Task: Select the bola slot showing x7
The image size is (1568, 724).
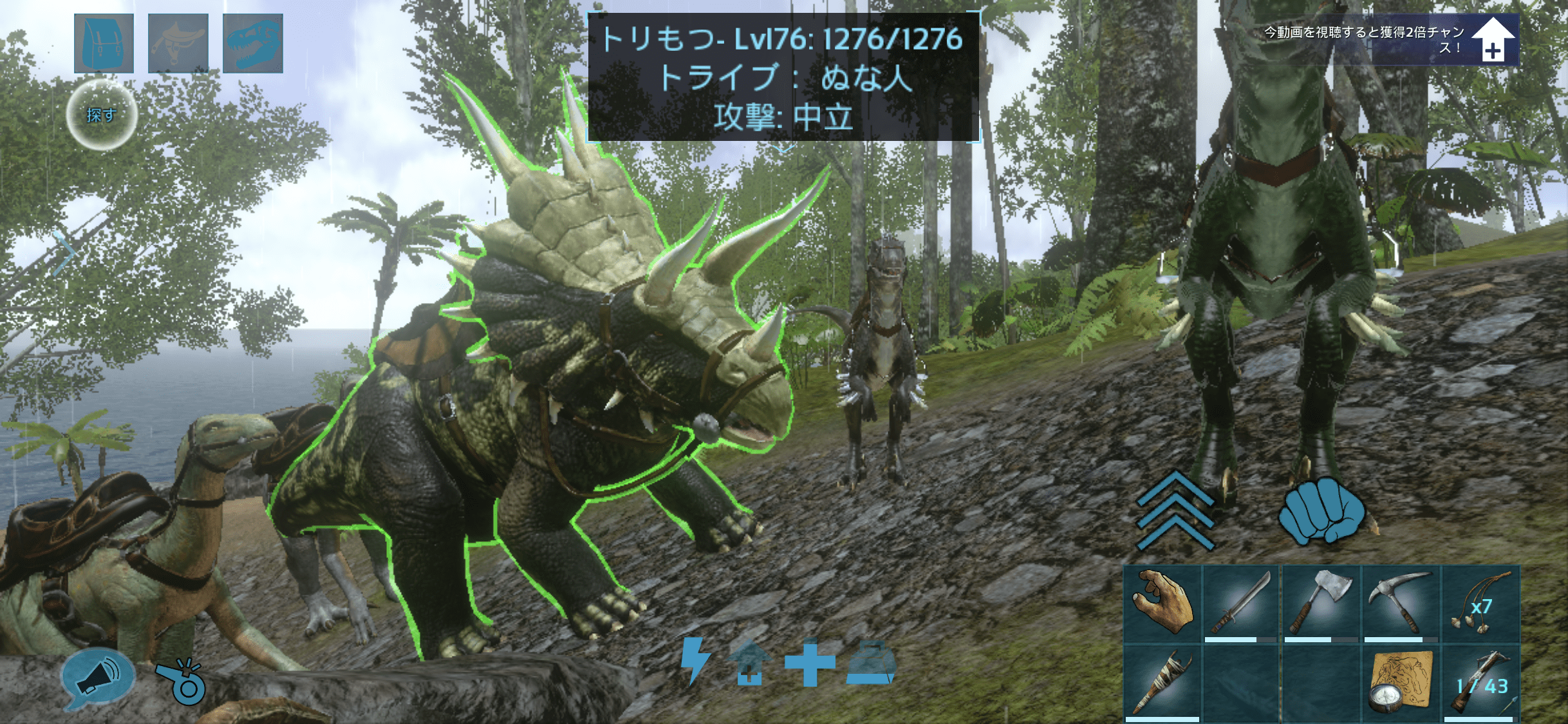Action: [x=1480, y=604]
